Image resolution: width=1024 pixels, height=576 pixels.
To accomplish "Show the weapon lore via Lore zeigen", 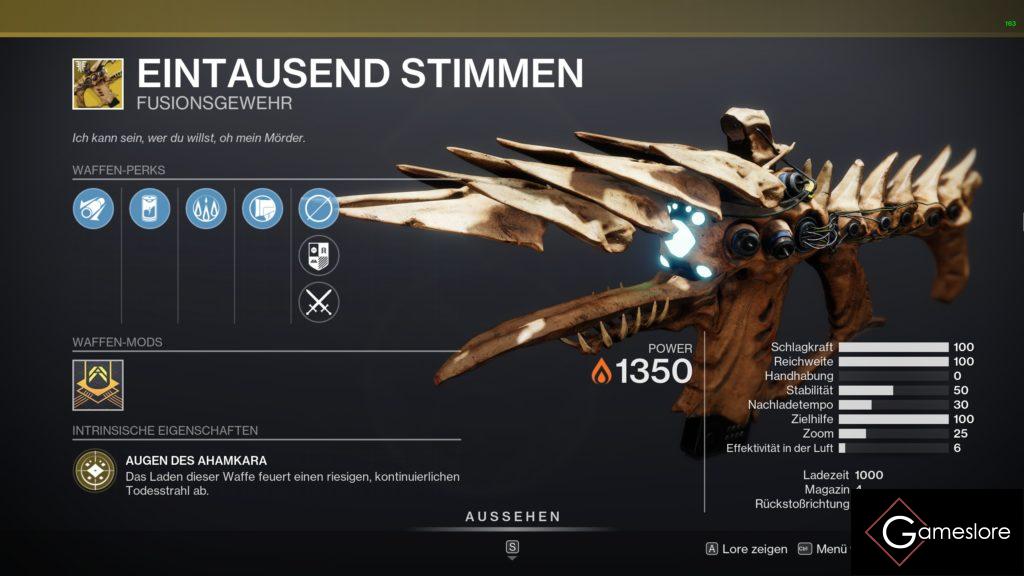I will tap(746, 549).
